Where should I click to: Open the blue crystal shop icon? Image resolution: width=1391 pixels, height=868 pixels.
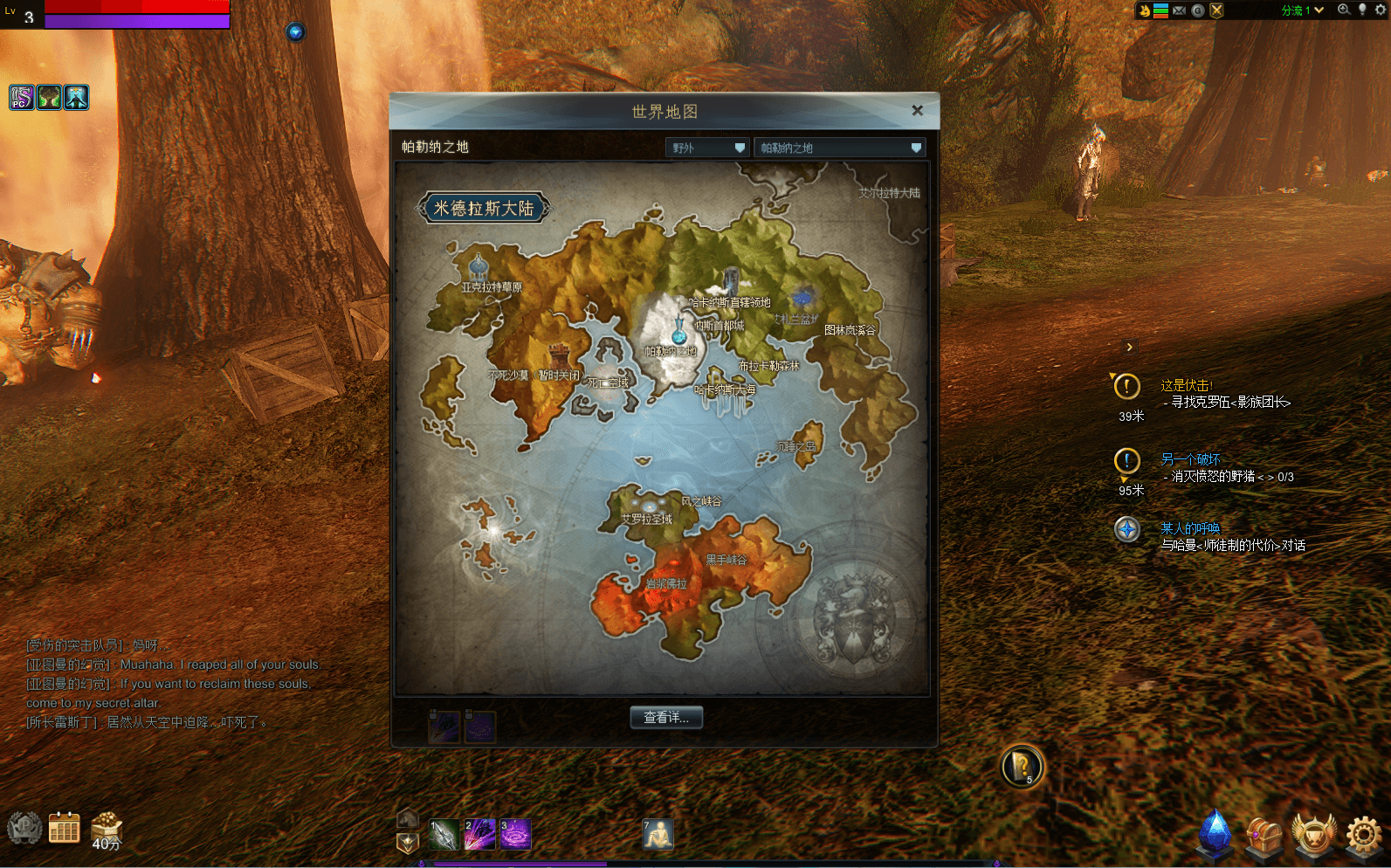[1215, 834]
